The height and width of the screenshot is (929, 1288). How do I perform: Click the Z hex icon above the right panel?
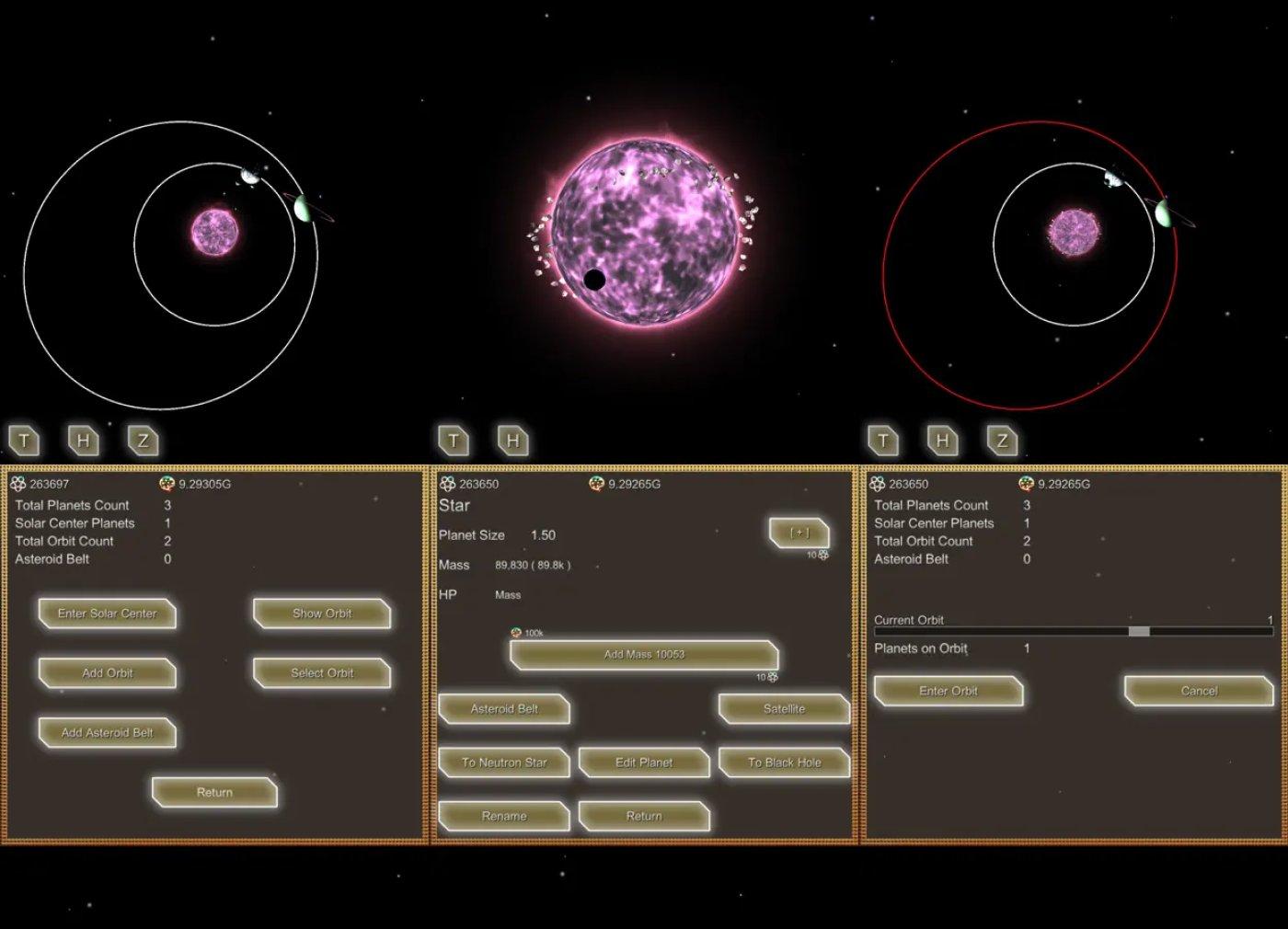(x=1003, y=441)
